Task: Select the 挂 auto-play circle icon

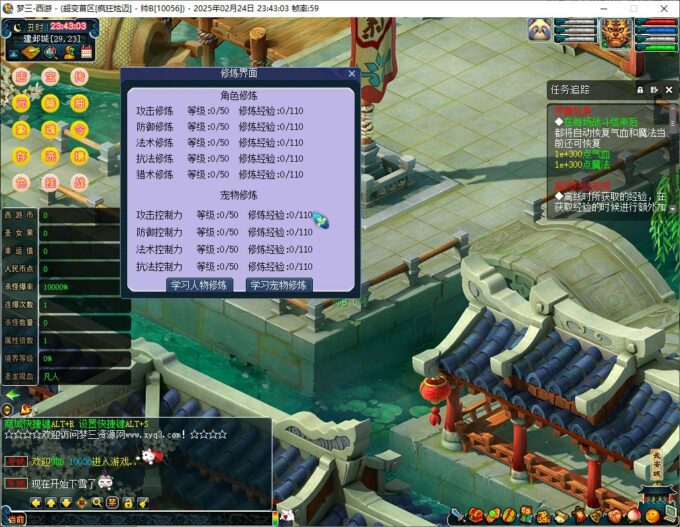Action: 50,182
